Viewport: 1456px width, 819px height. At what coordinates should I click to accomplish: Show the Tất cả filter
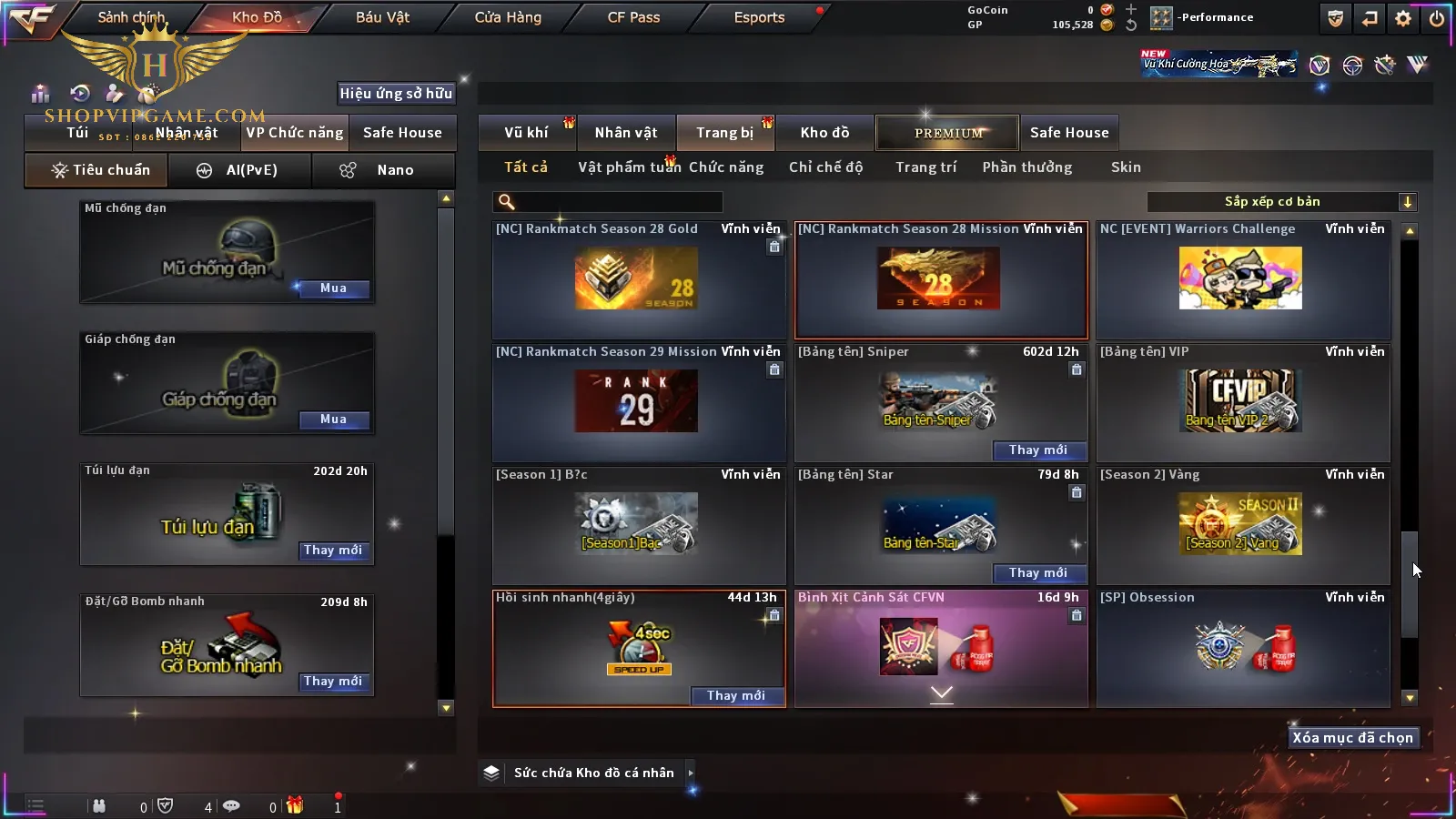(x=526, y=167)
